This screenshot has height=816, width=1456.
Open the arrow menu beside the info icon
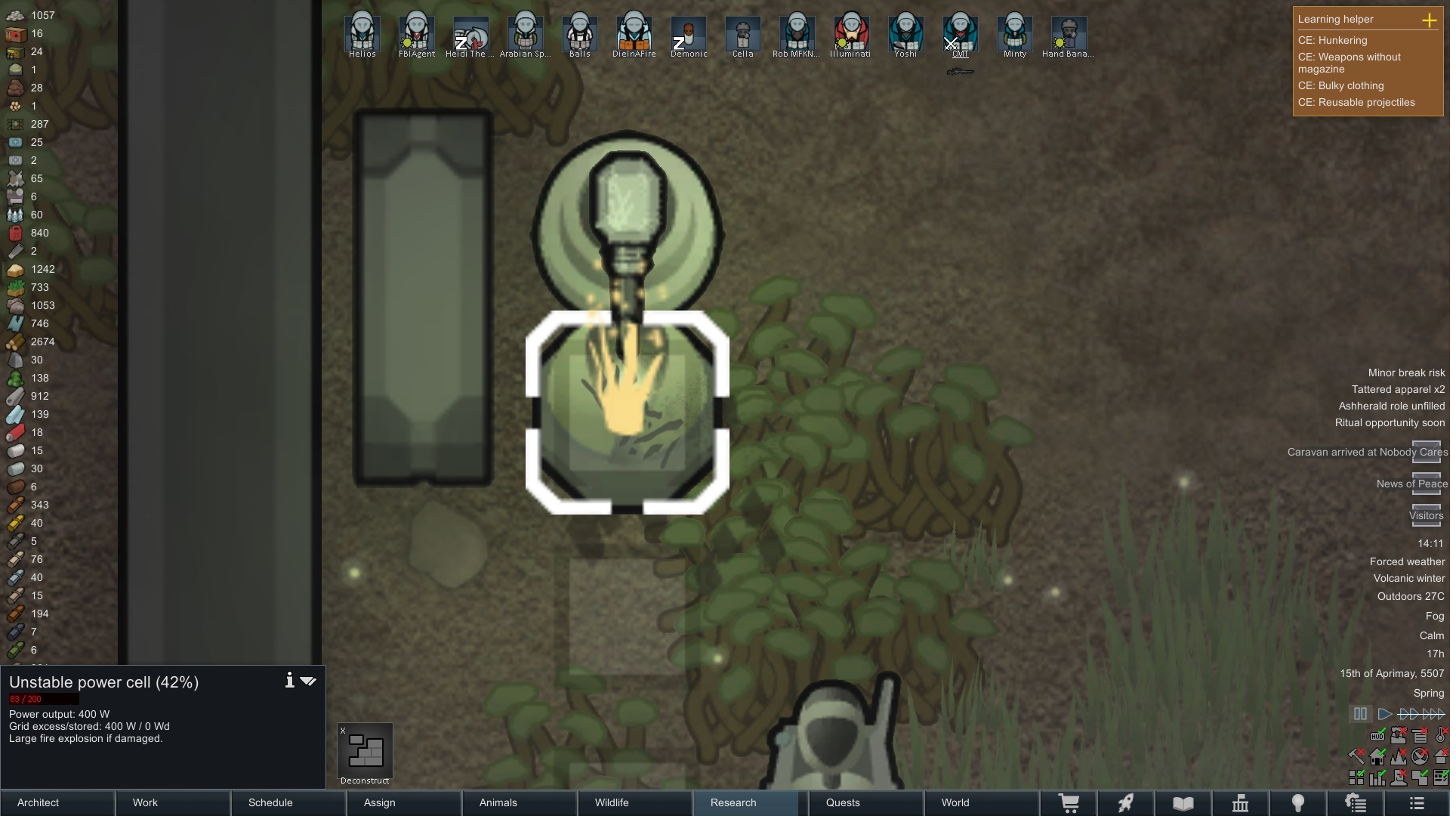click(308, 681)
